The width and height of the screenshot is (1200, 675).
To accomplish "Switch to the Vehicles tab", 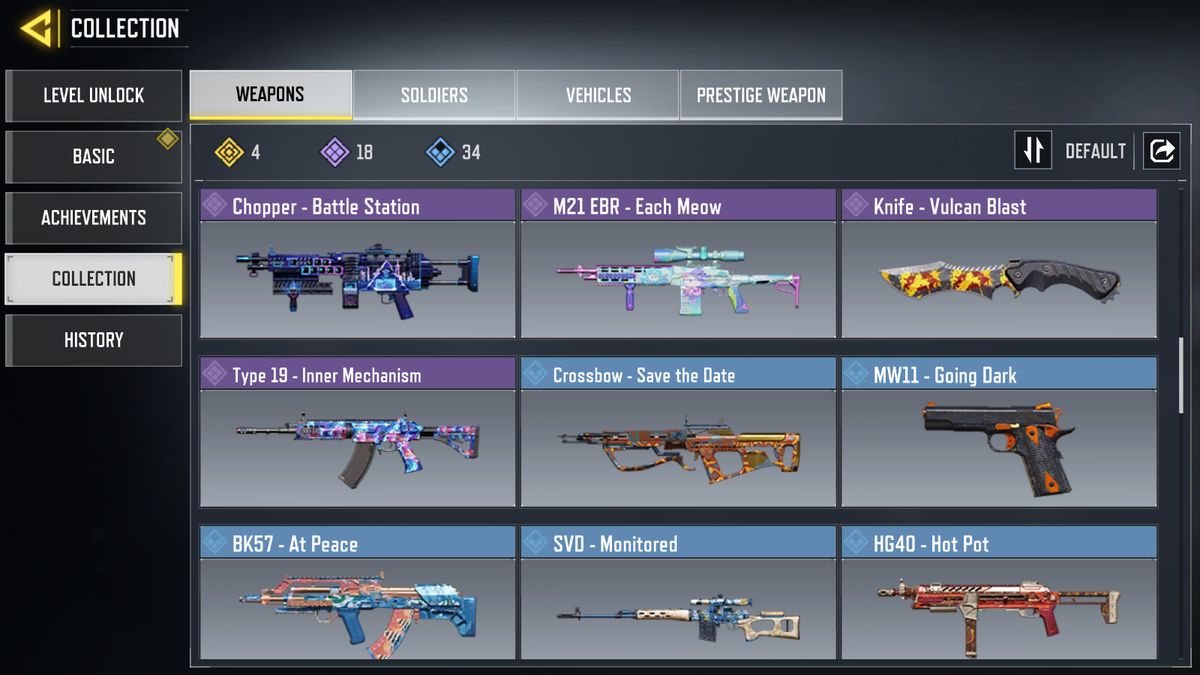I will tap(598, 96).
